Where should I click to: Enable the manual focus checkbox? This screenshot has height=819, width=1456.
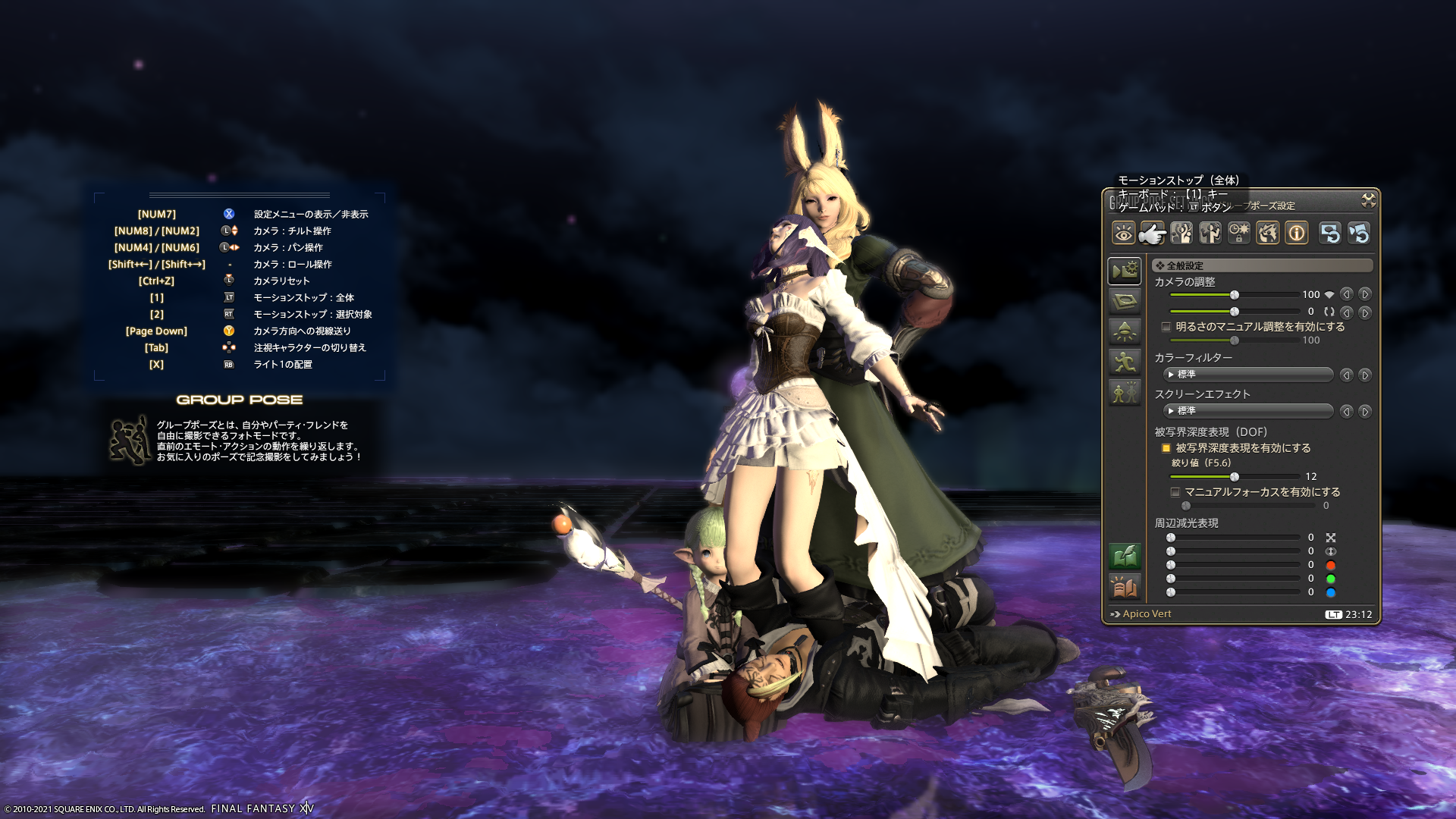(1175, 492)
